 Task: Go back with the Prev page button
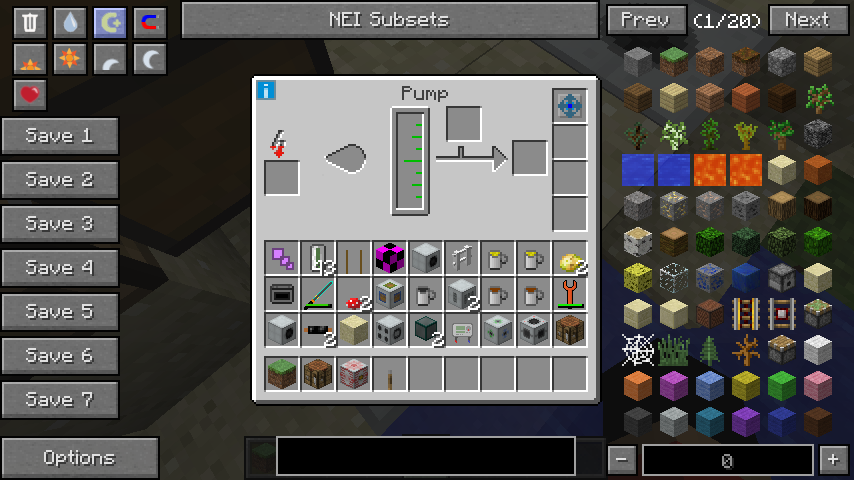coord(645,20)
